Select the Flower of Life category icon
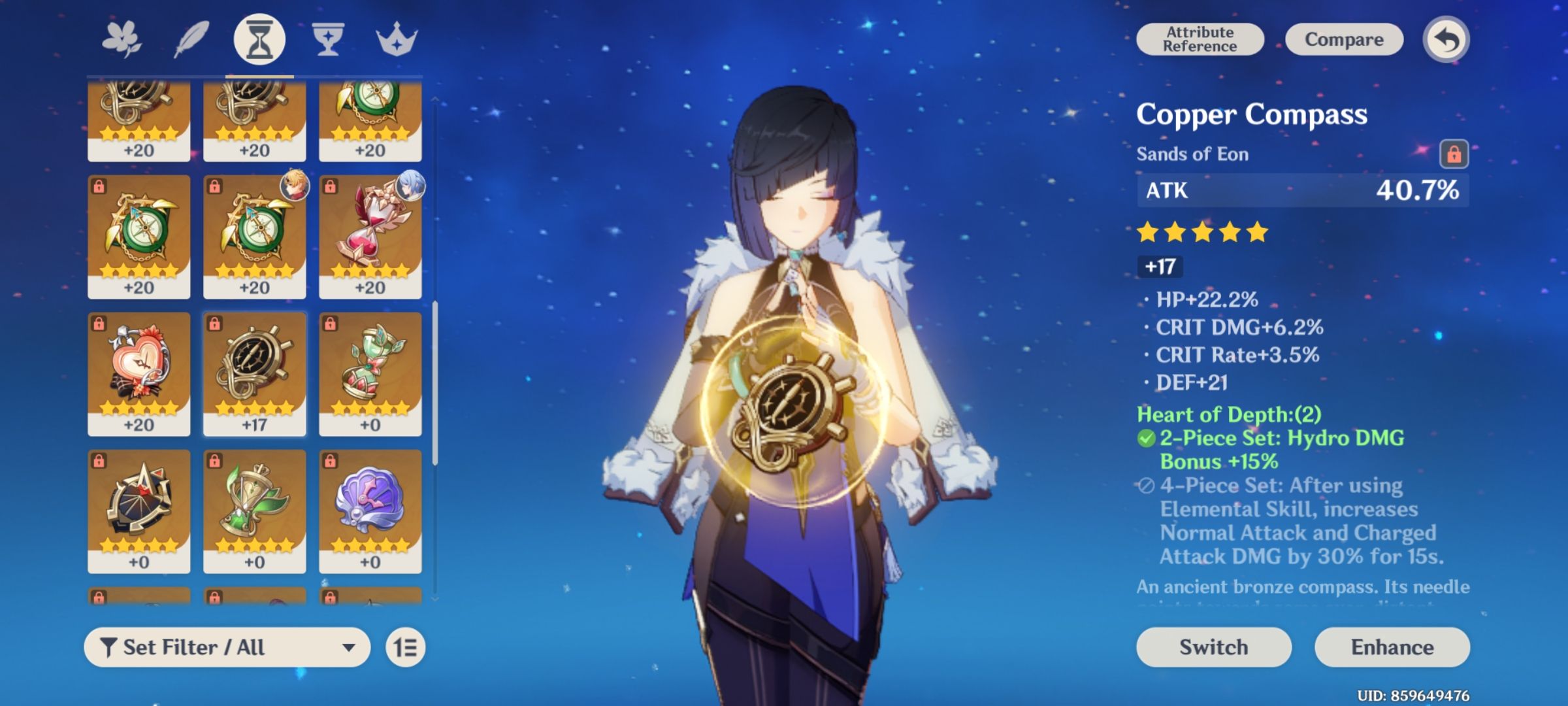The height and width of the screenshot is (706, 1568). 121,38
